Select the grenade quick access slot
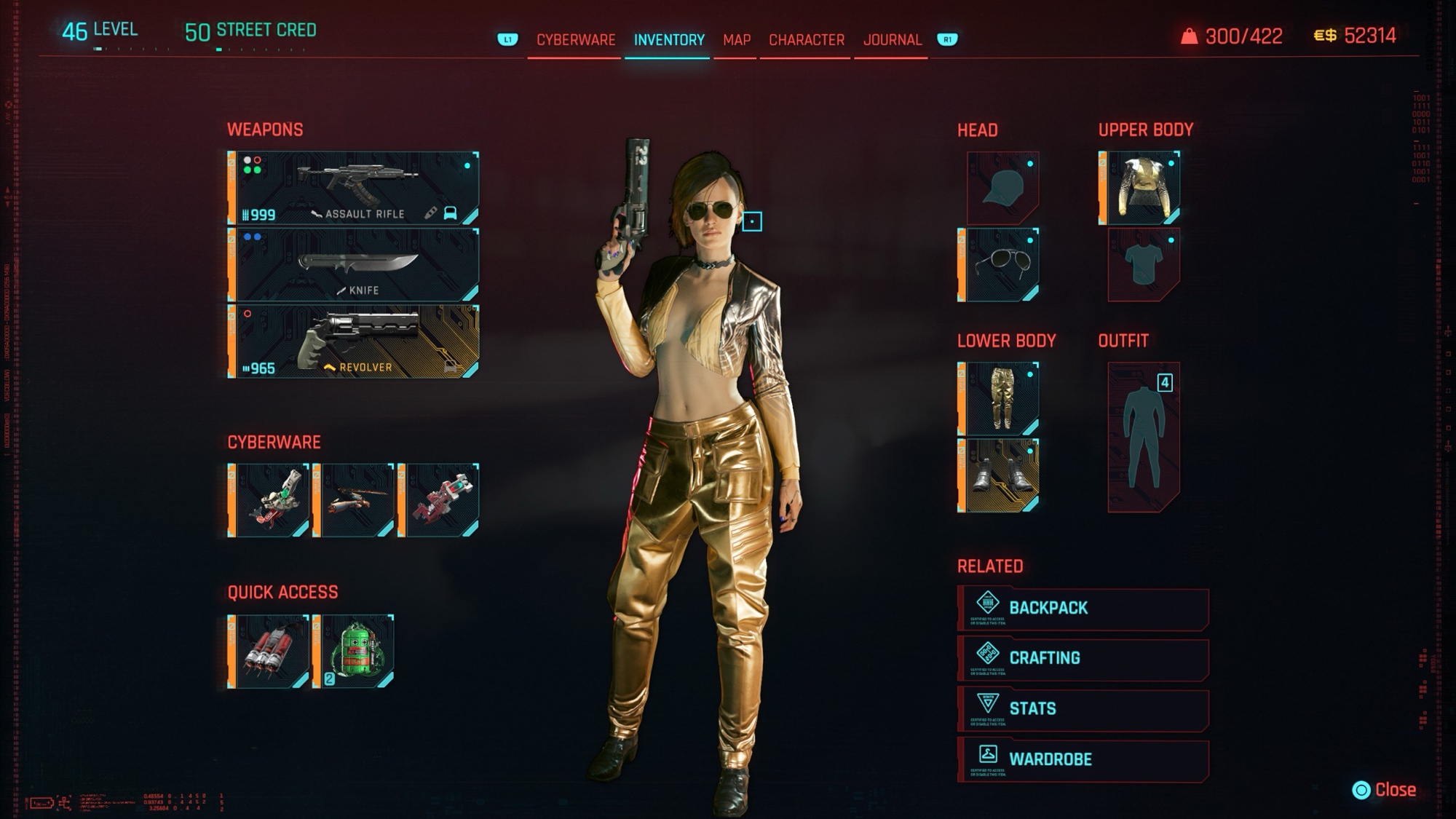1456x819 pixels. (269, 651)
